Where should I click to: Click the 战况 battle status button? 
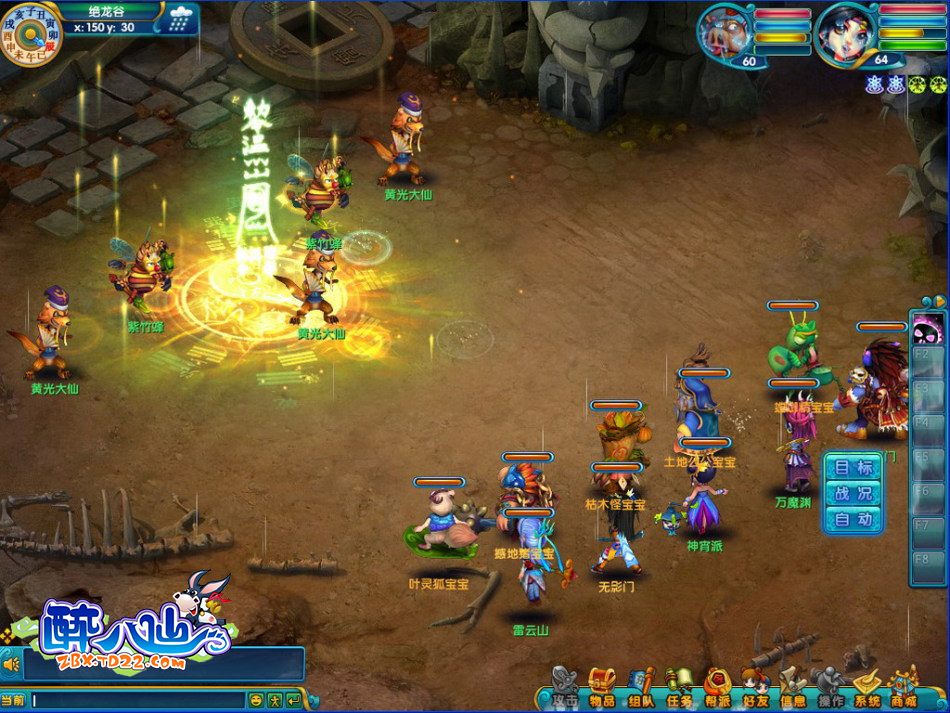click(x=853, y=494)
